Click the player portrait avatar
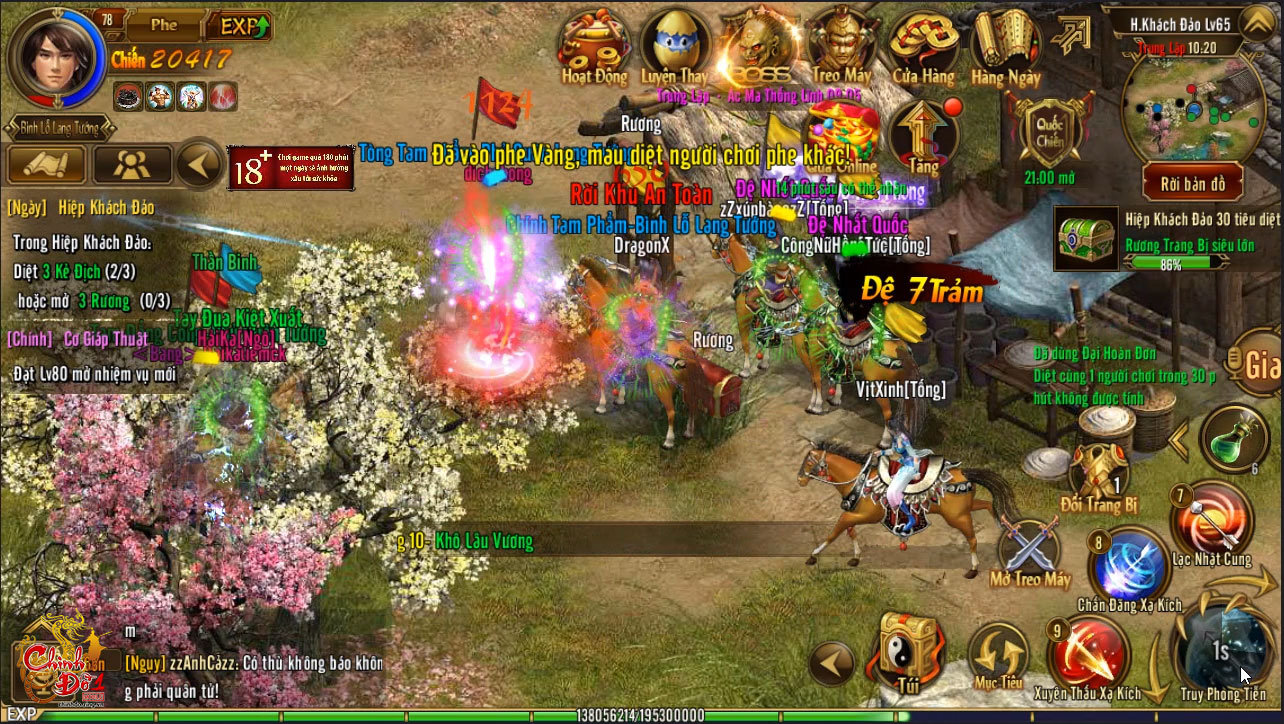Image resolution: width=1284 pixels, height=724 pixels. click(x=55, y=56)
